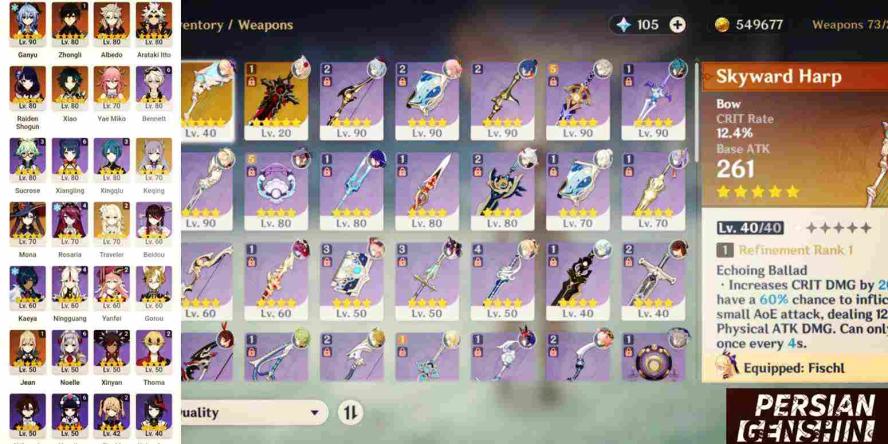Select Ganyu's character card
888x444 pixels.
click(x=28, y=25)
